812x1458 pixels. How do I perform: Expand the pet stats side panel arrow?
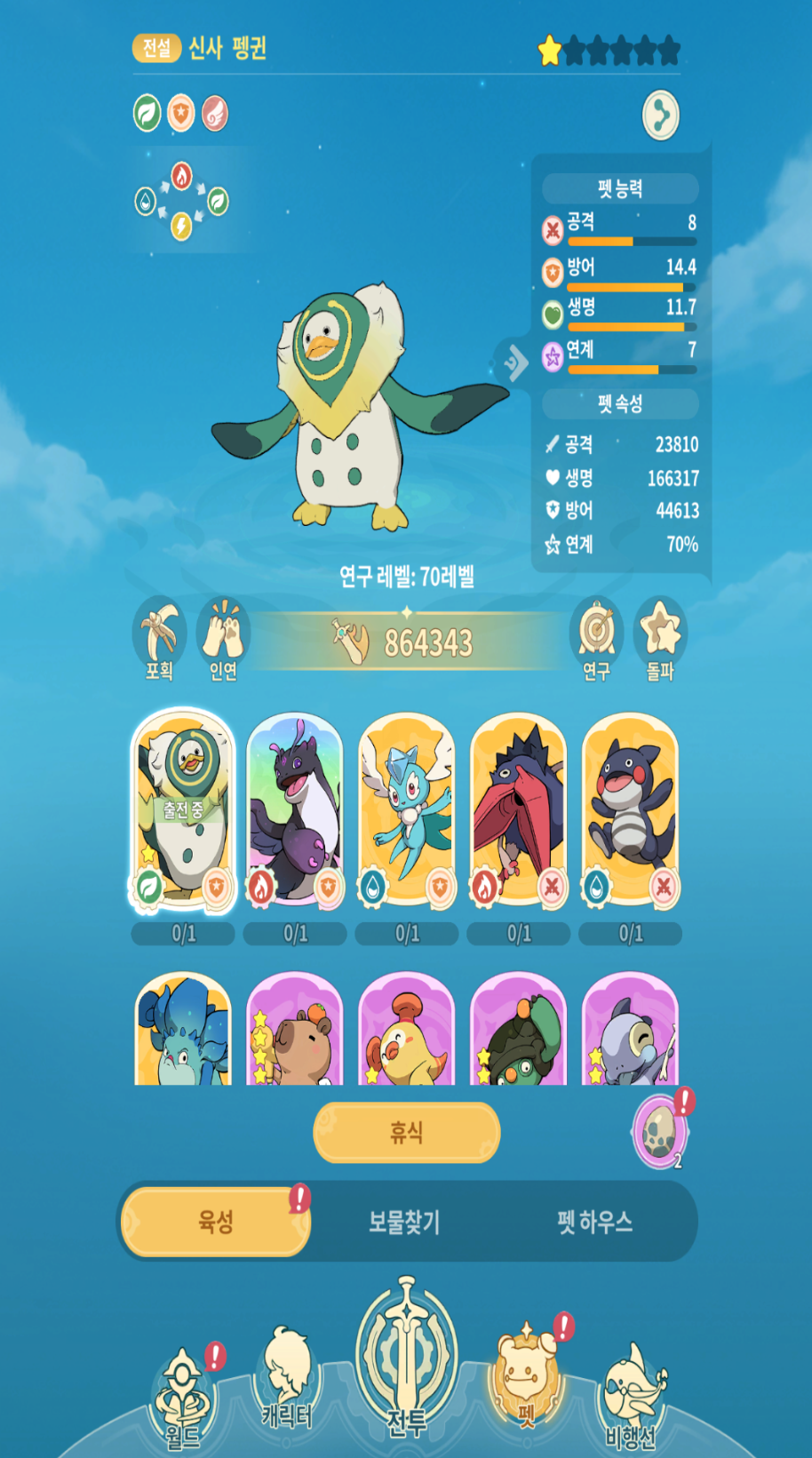click(x=514, y=362)
